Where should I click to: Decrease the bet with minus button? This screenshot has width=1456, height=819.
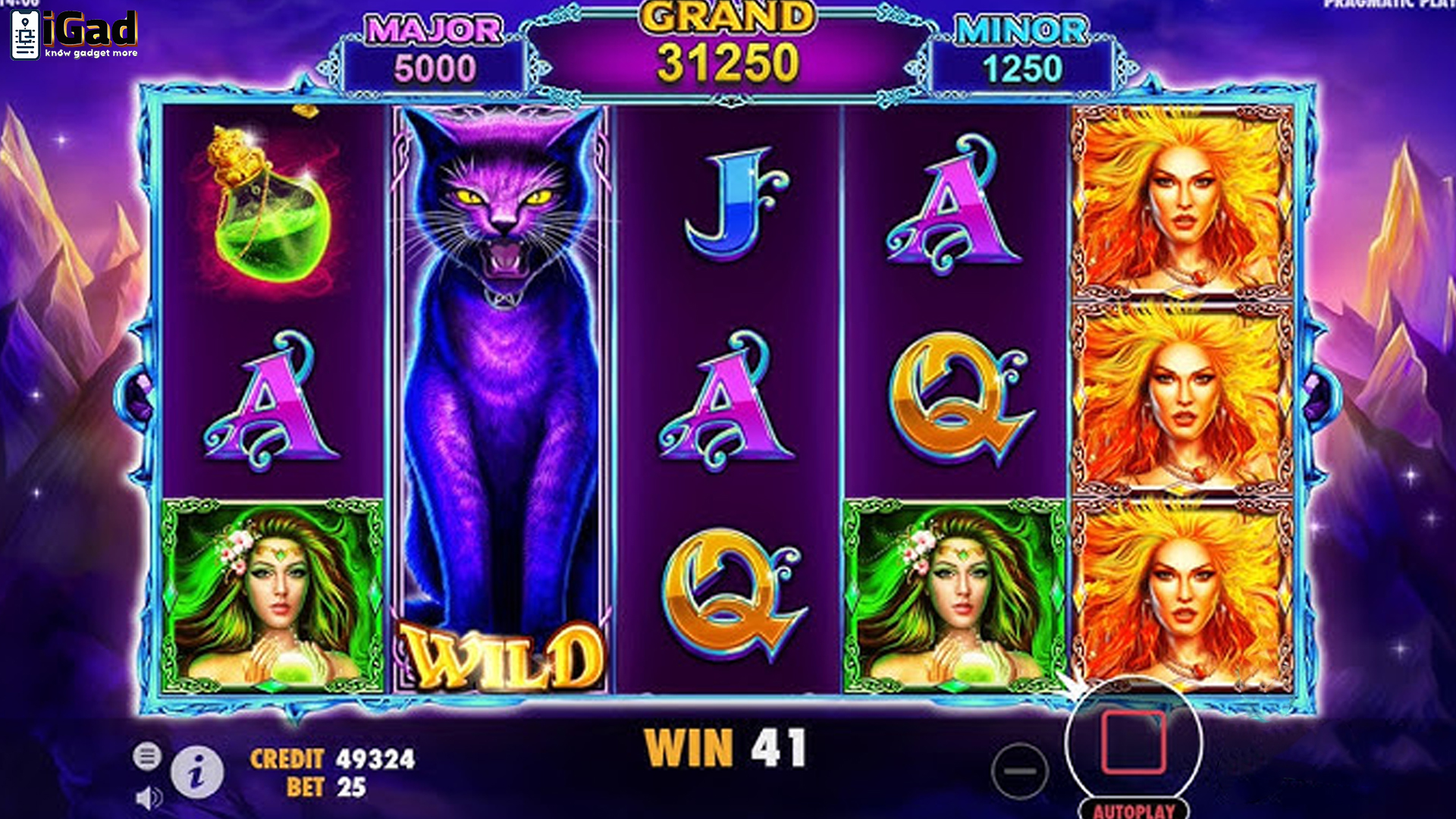(x=1020, y=771)
